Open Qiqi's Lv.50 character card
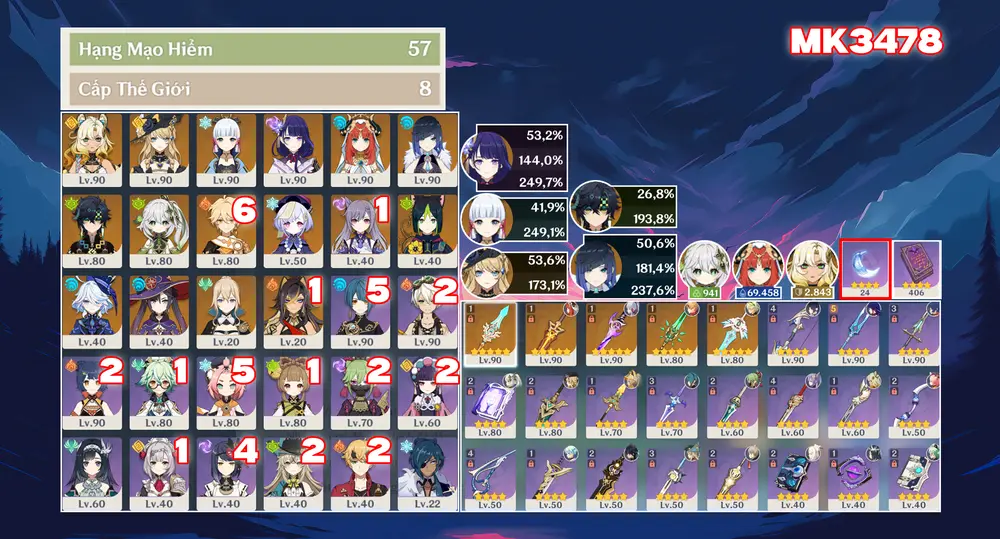 (x=293, y=230)
